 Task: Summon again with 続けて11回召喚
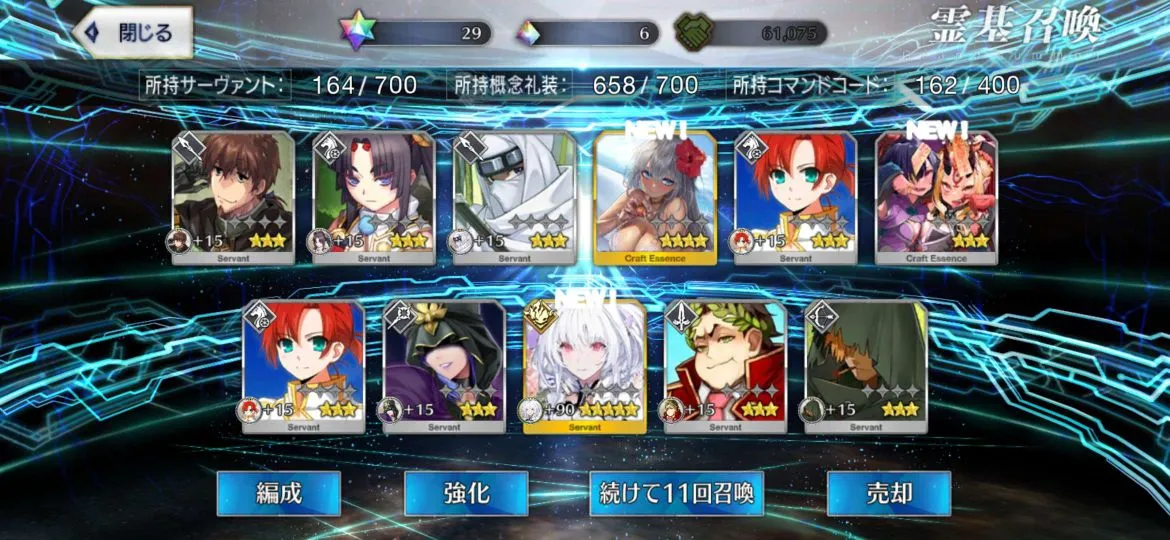(x=676, y=493)
